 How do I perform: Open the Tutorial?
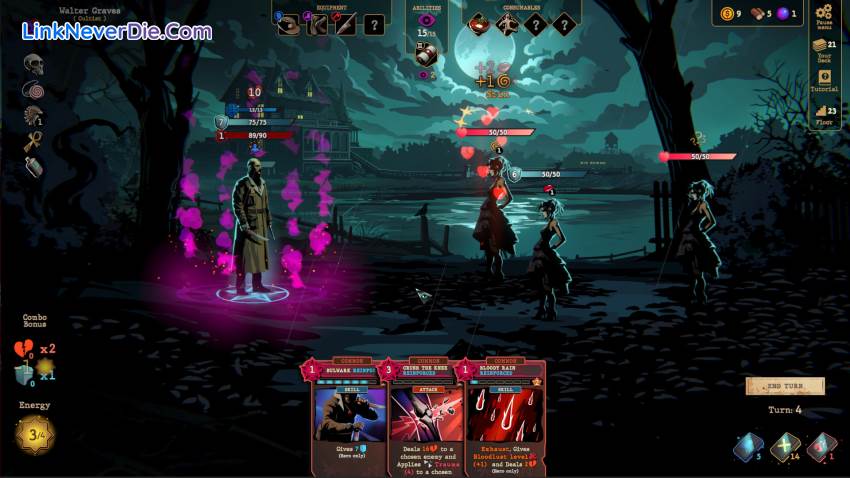(x=824, y=82)
